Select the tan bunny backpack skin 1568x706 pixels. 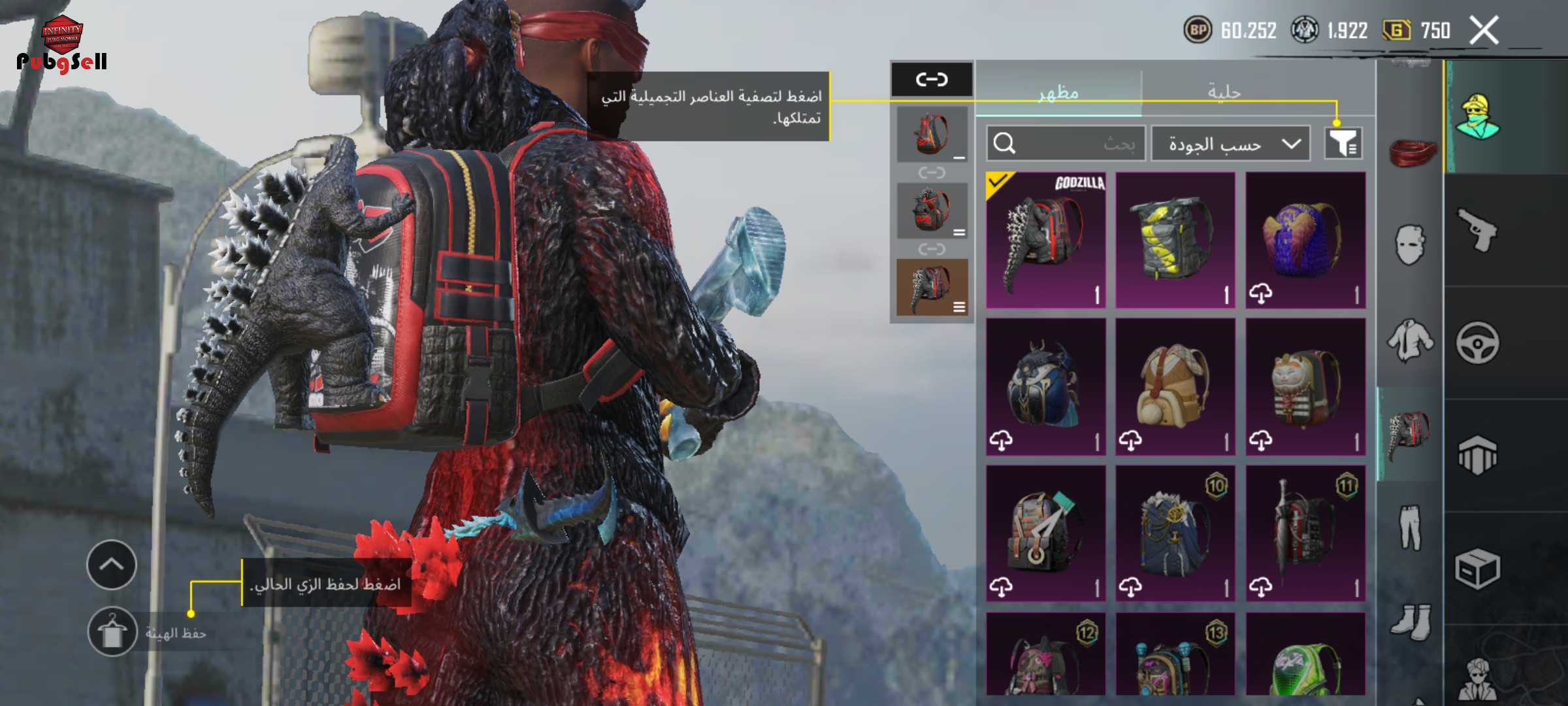tap(1175, 387)
